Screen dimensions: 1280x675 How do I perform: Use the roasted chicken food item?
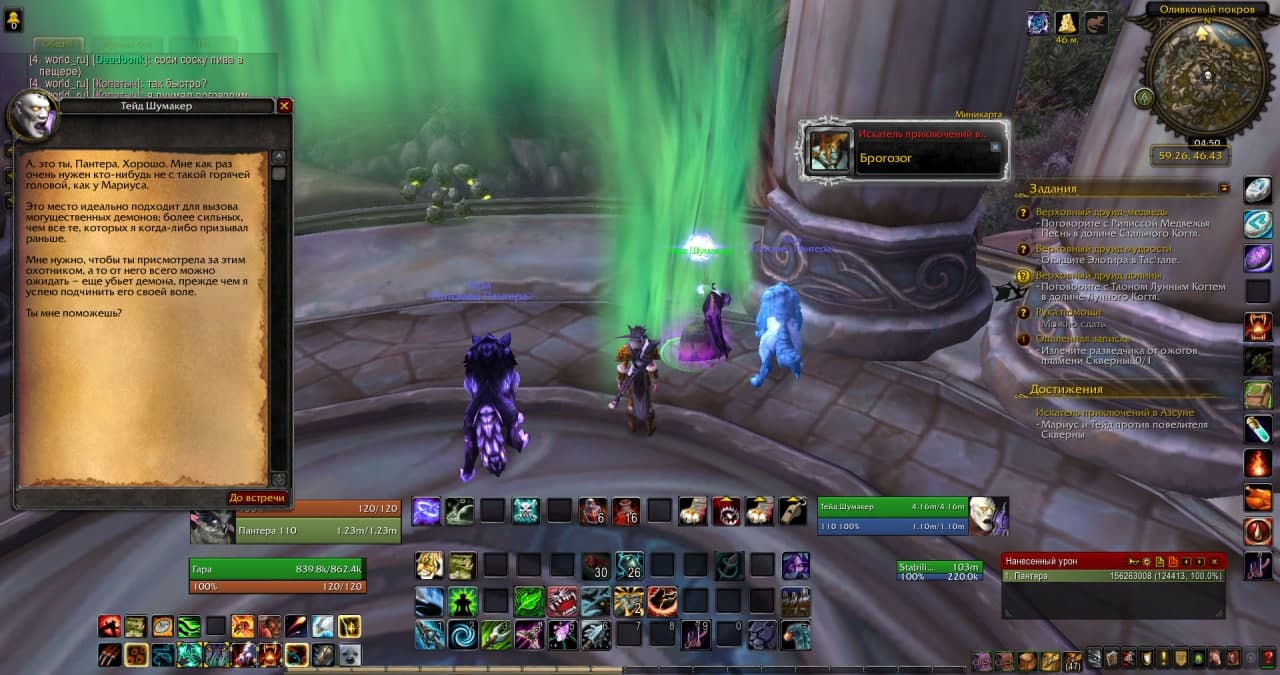tap(1257, 497)
